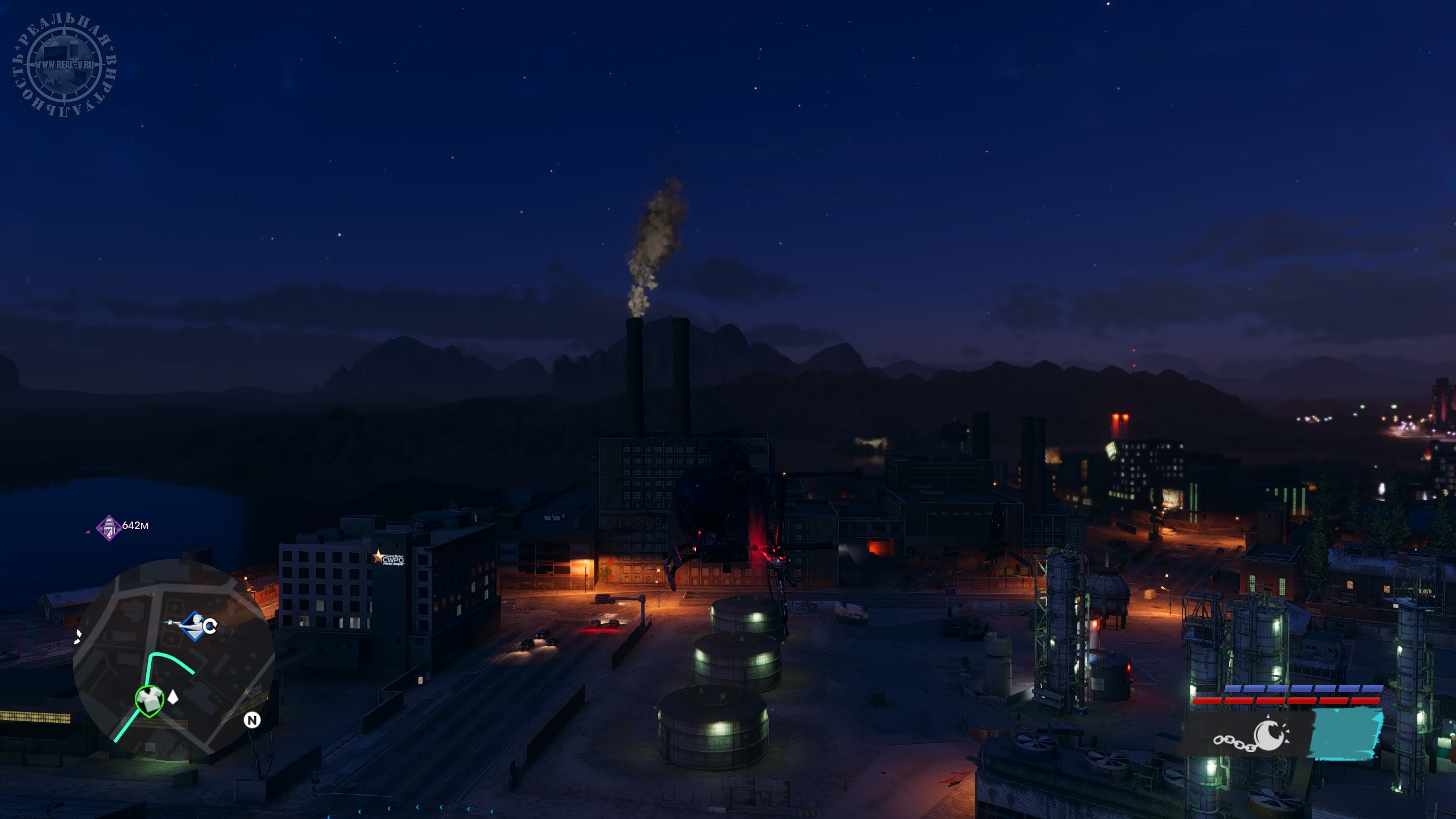
Task: Select the purple tower objective marker
Action: tap(108, 527)
